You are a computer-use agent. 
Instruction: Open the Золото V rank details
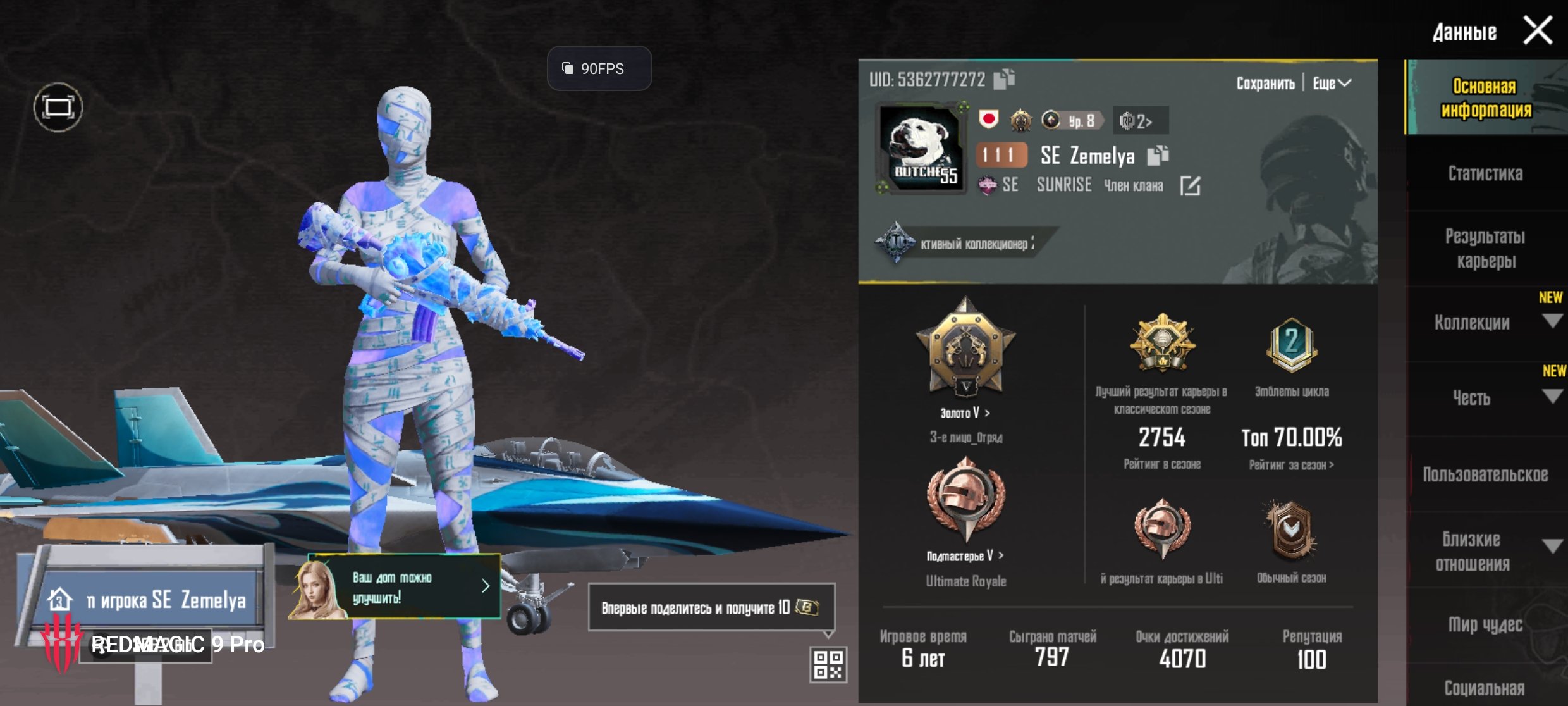(x=965, y=413)
